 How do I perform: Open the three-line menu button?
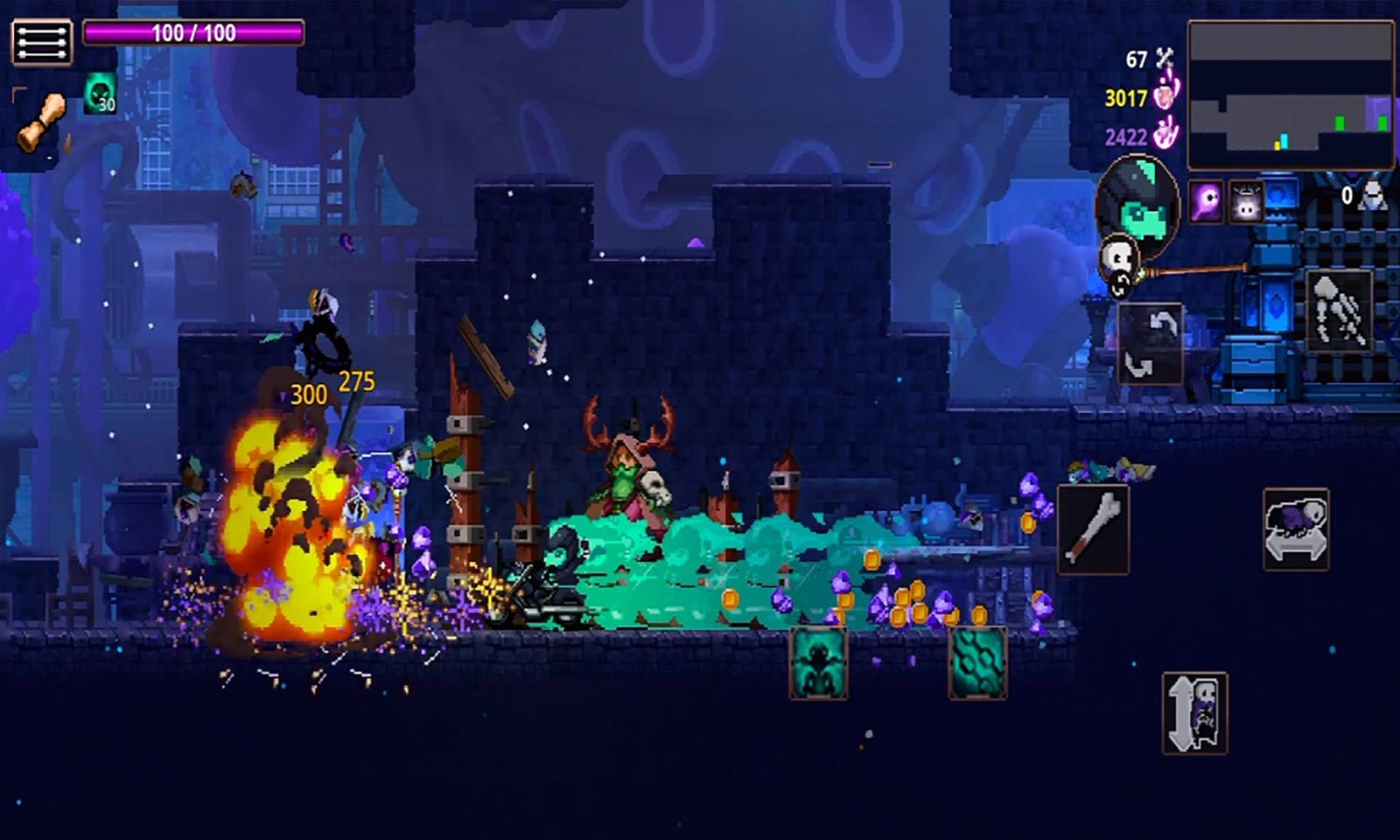[x=41, y=42]
